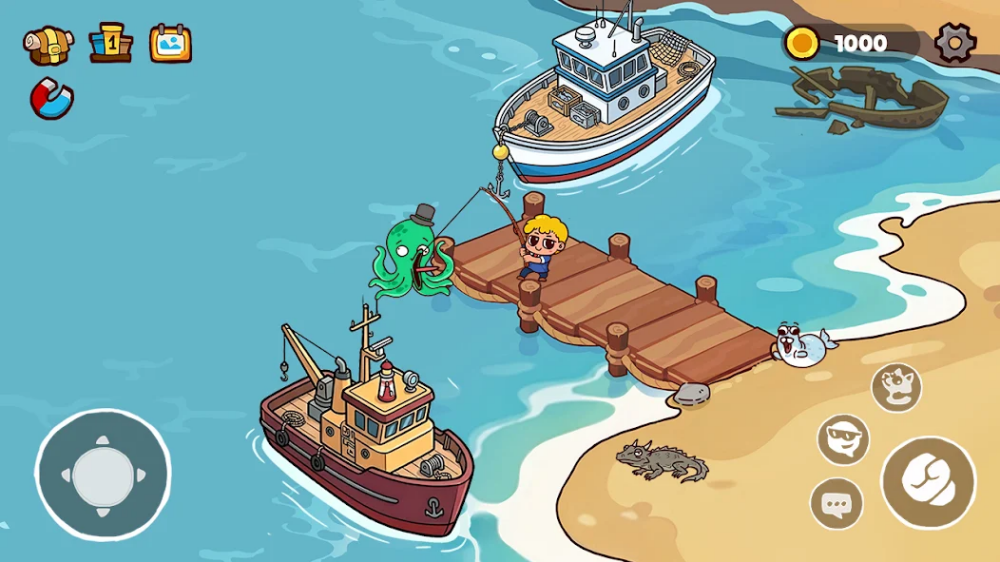The width and height of the screenshot is (1000, 562).
Task: Tap the gold coin balance icon
Action: pyautogui.click(x=801, y=43)
